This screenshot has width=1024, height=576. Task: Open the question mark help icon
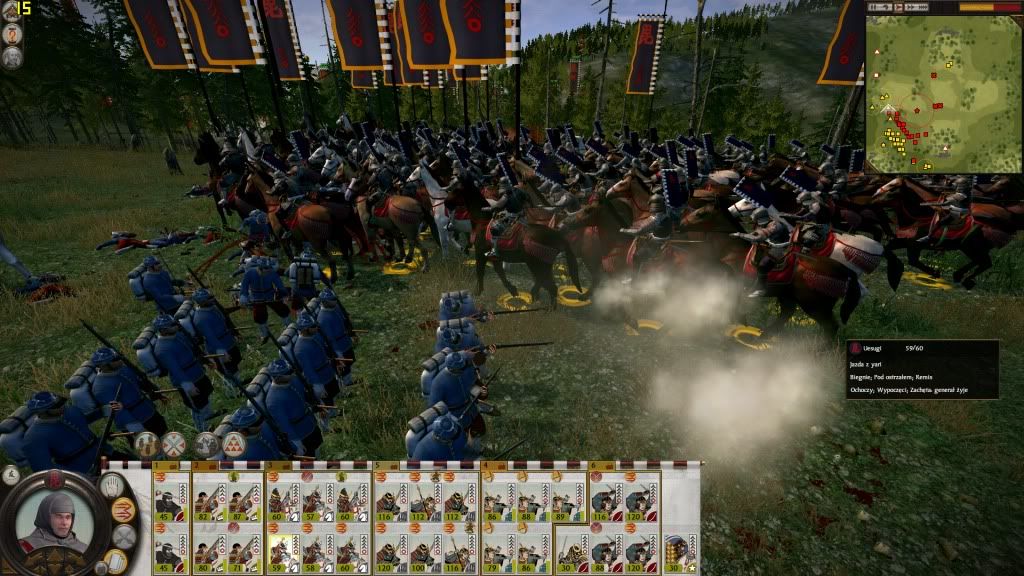click(x=12, y=33)
